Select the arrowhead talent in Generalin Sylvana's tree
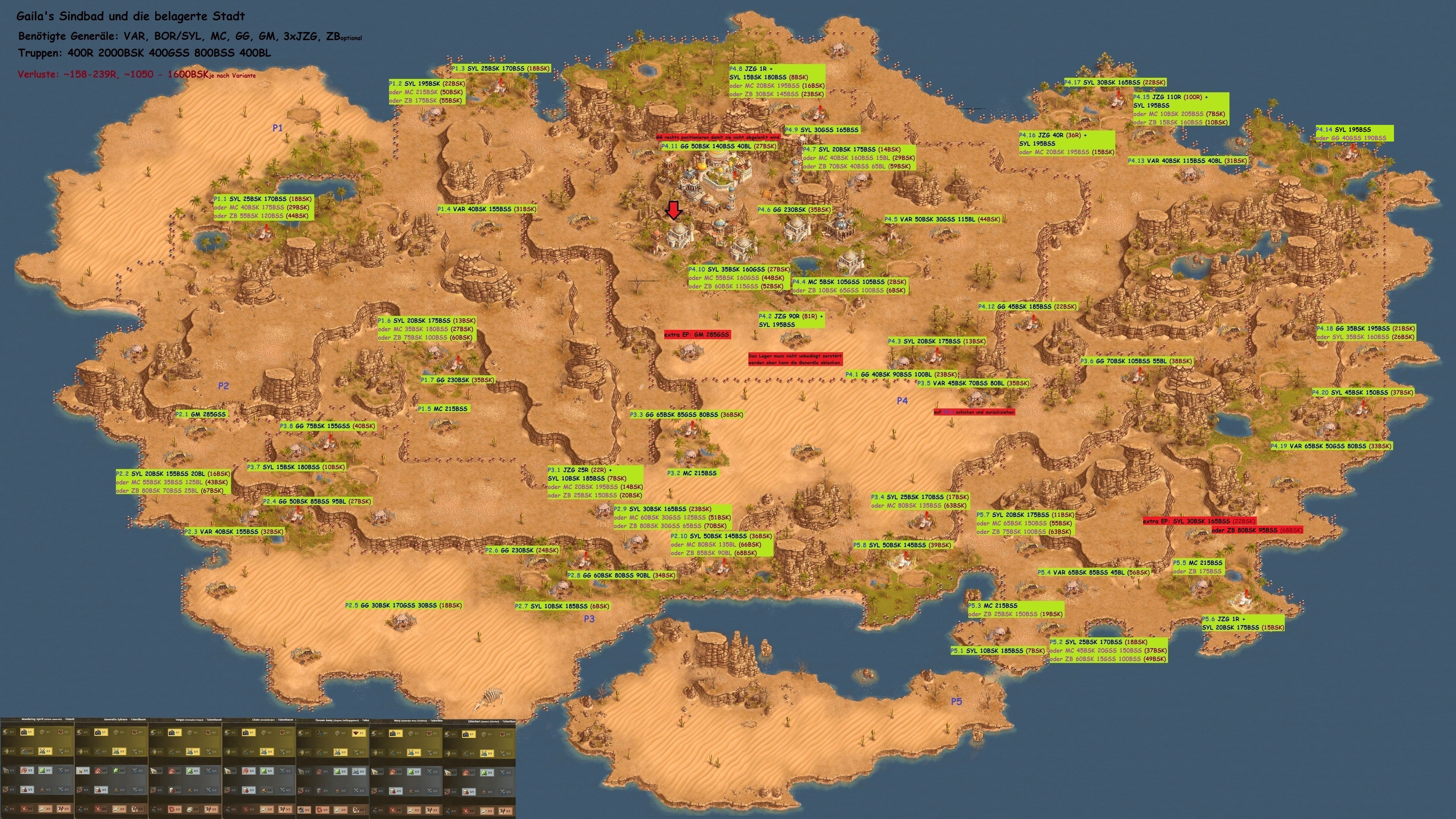The width and height of the screenshot is (1456, 819). click(80, 771)
